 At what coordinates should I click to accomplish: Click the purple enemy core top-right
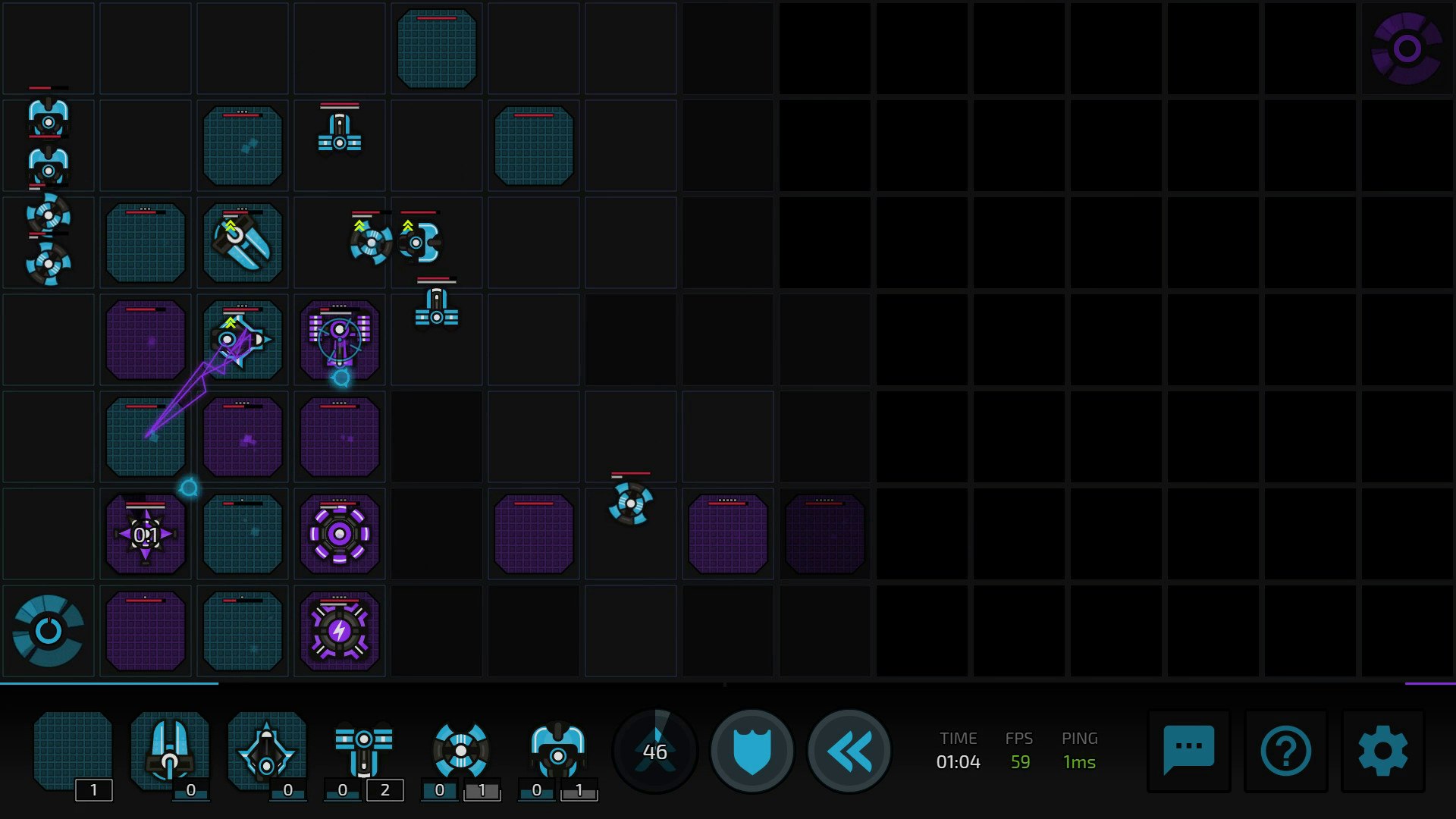pos(1405,48)
